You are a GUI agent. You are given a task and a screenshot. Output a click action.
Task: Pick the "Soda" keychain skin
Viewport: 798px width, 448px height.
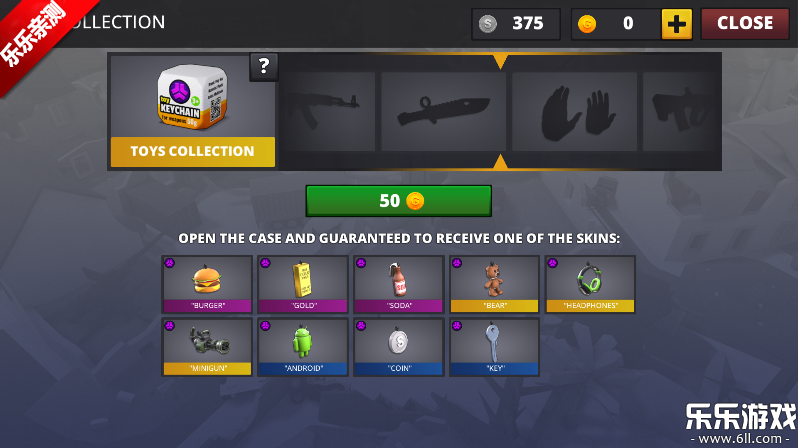[399, 284]
